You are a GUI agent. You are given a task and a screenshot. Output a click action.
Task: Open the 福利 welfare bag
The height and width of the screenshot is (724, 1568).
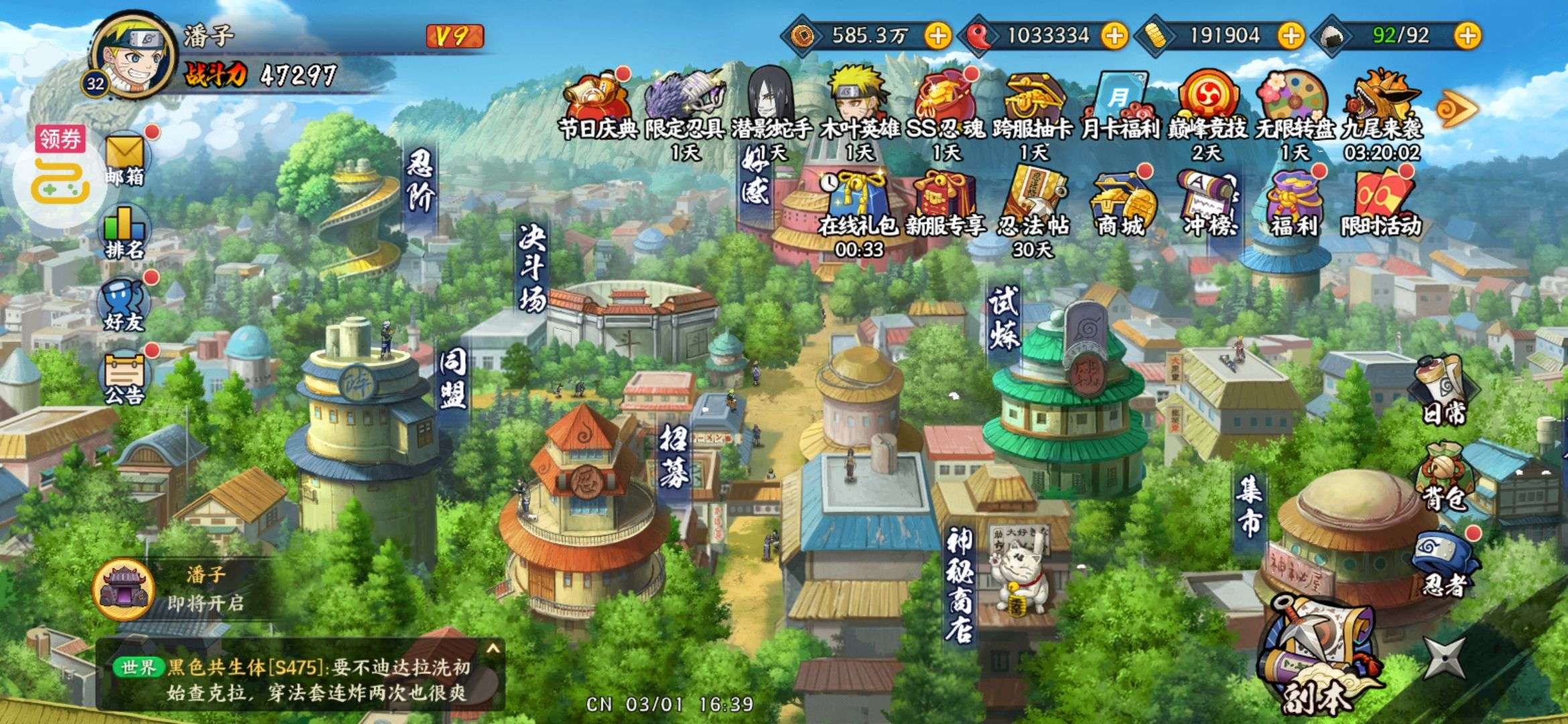(1293, 204)
